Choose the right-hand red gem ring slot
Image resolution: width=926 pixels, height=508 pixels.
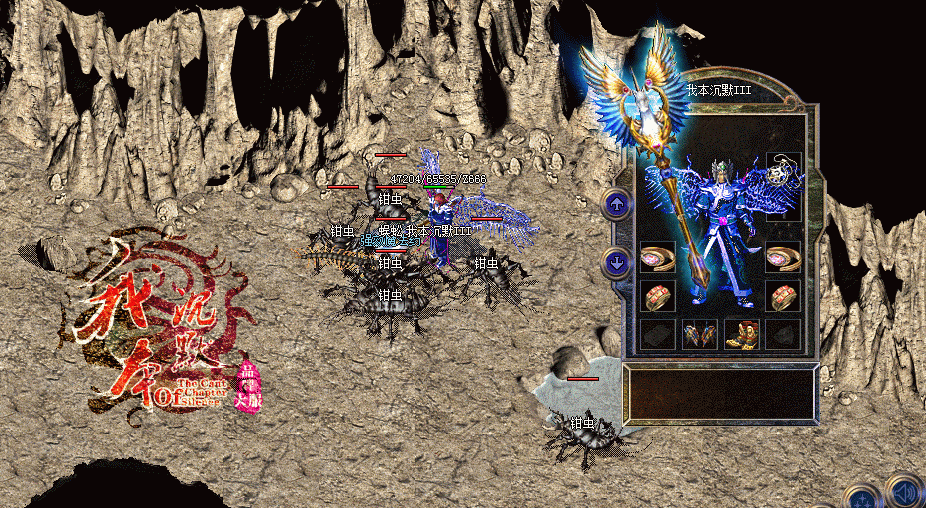coord(783,295)
